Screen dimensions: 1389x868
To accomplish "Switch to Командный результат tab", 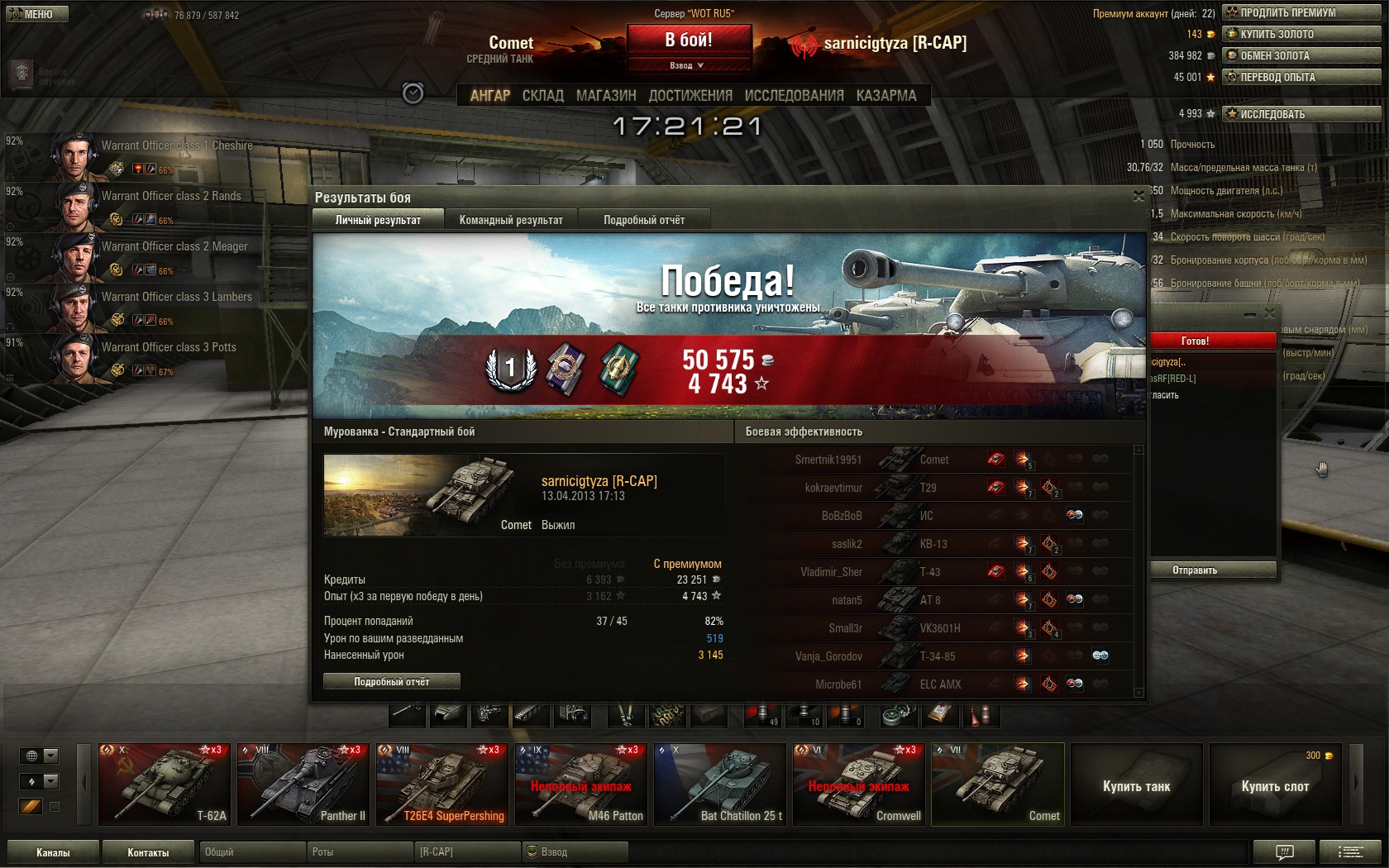I will coord(511,220).
